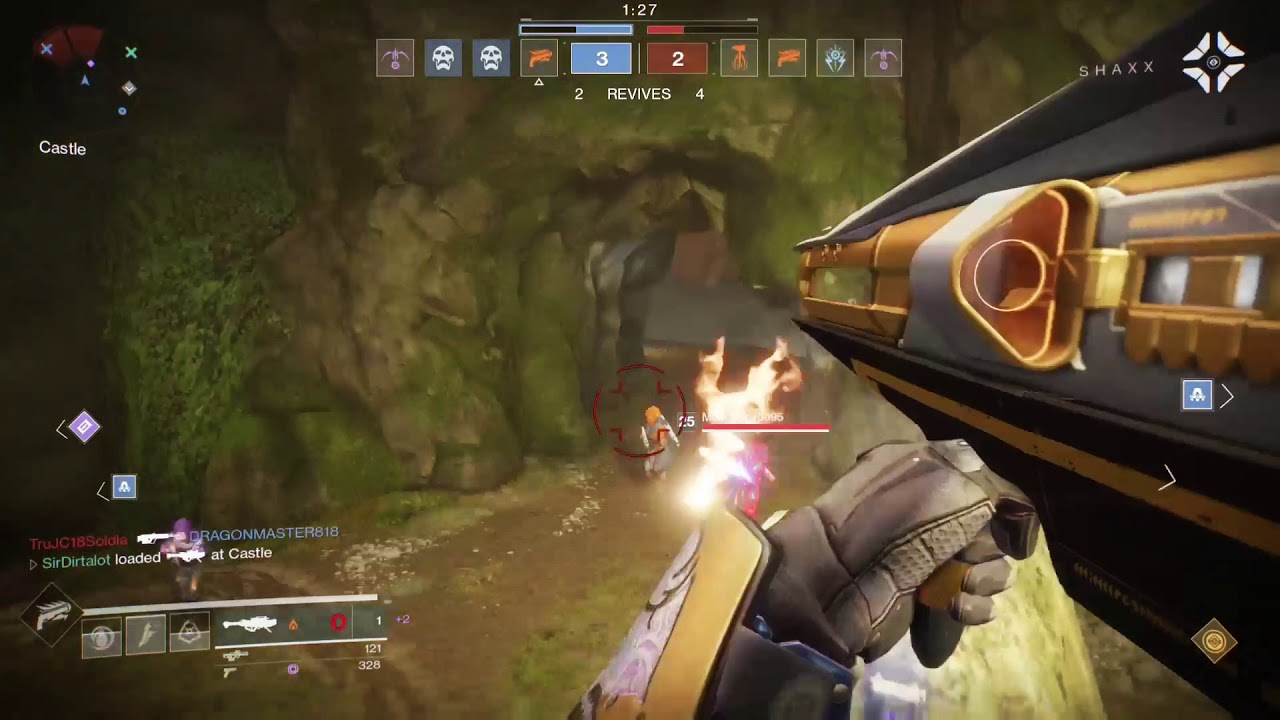Click the SirDirtalot kill feed entry
1280x720 pixels.
[76, 561]
